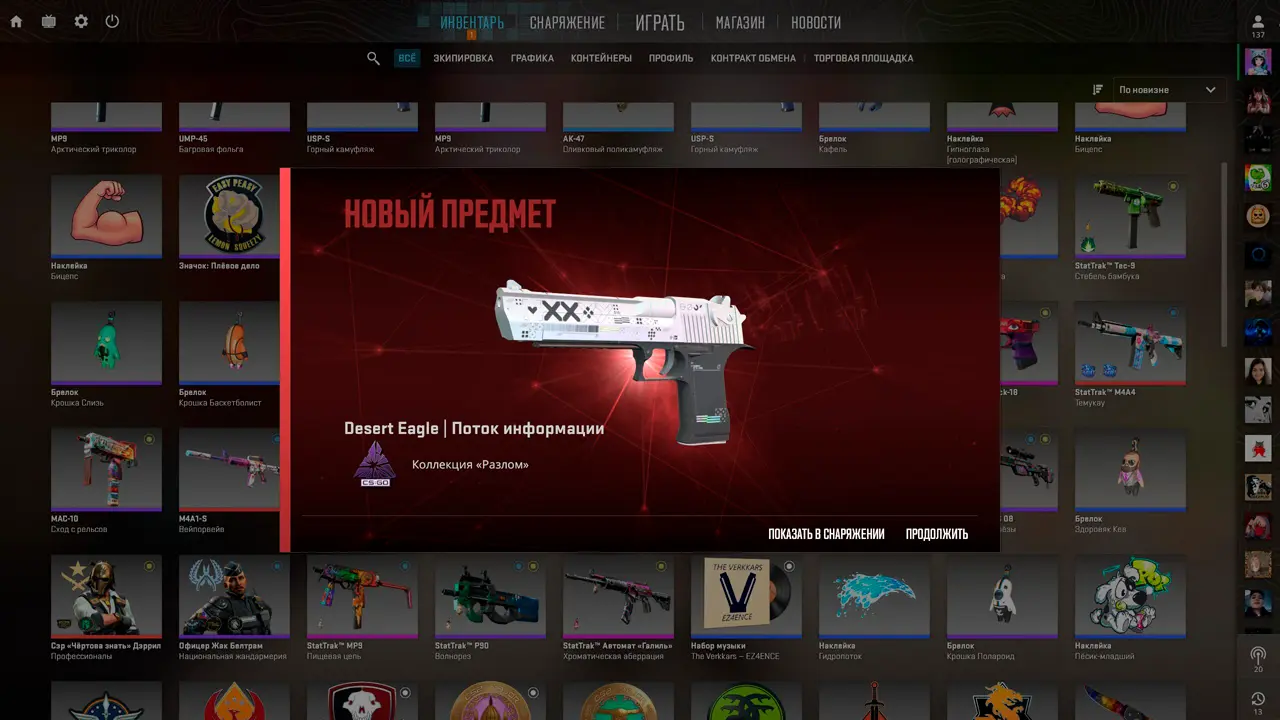Open Торговая площадка section
The image size is (1280, 720).
click(x=863, y=58)
